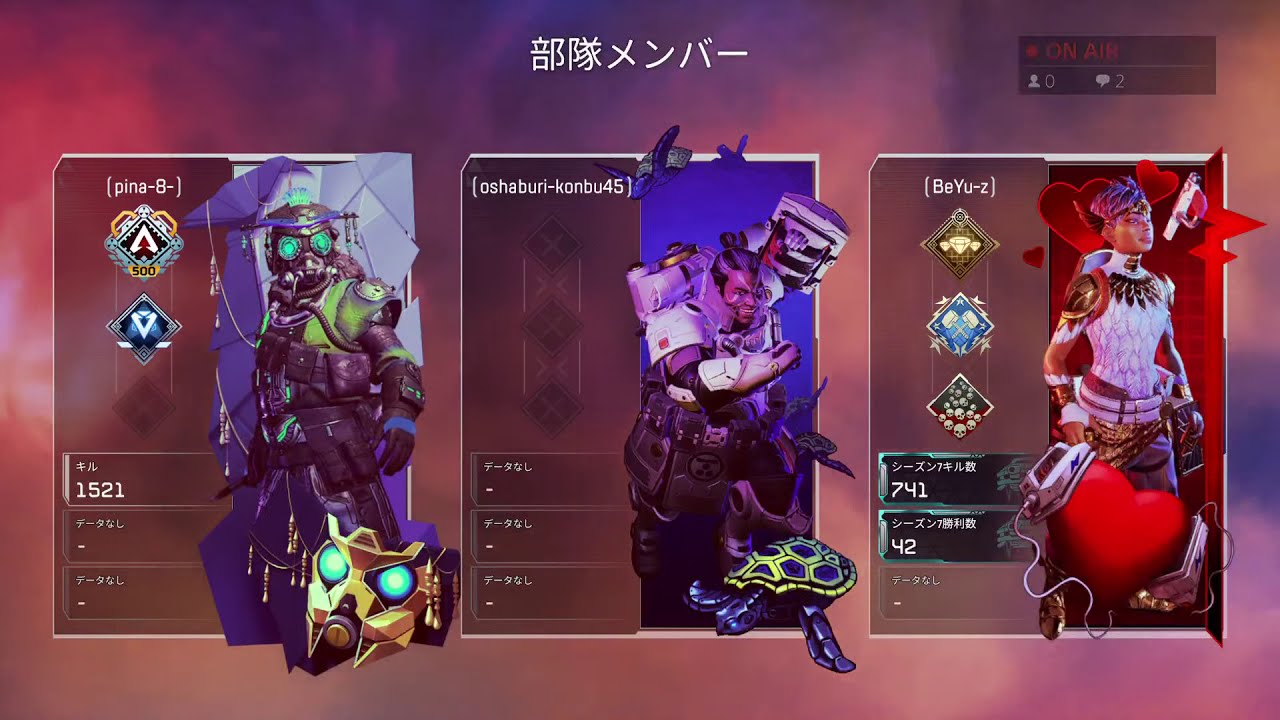1280x720 pixels.
Task: Select pina-8-'s Apex Predator 500 badge
Action: (x=143, y=243)
